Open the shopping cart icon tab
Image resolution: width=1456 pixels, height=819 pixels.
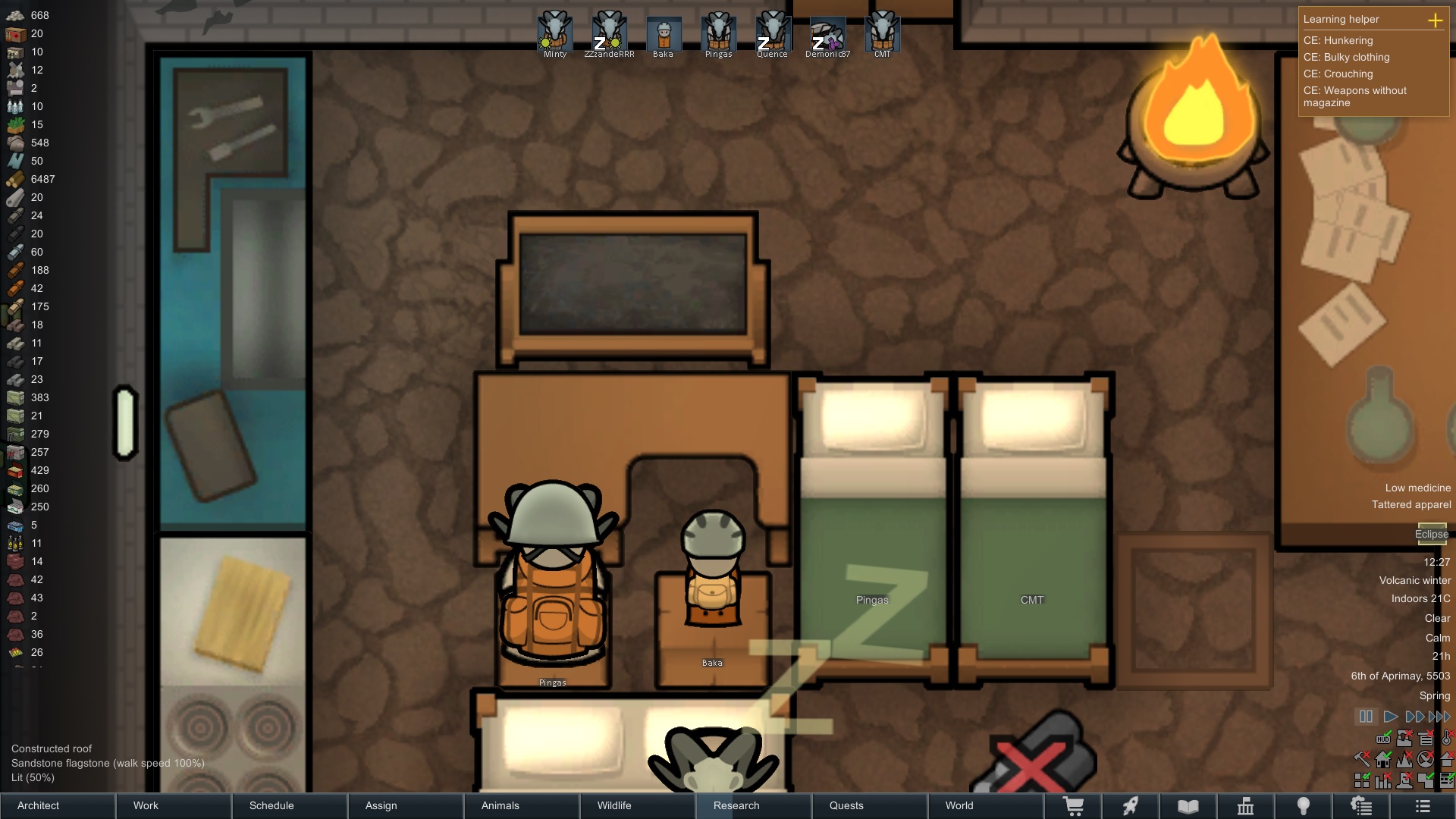click(x=1073, y=806)
